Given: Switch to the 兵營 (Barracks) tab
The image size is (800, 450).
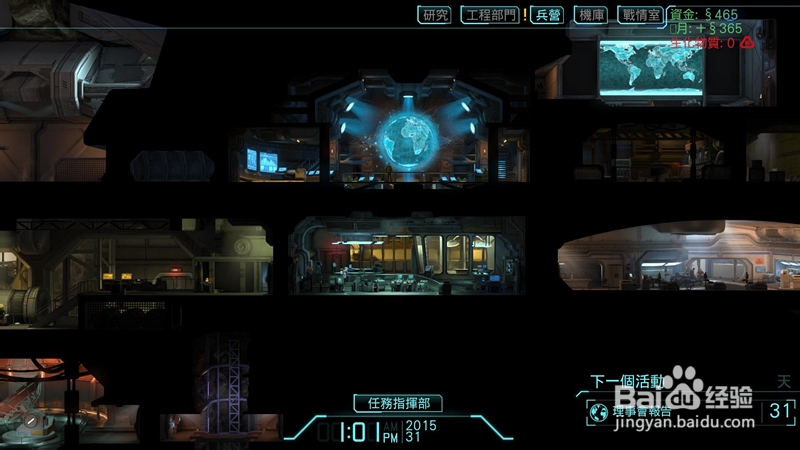Looking at the screenshot, I should (x=548, y=15).
